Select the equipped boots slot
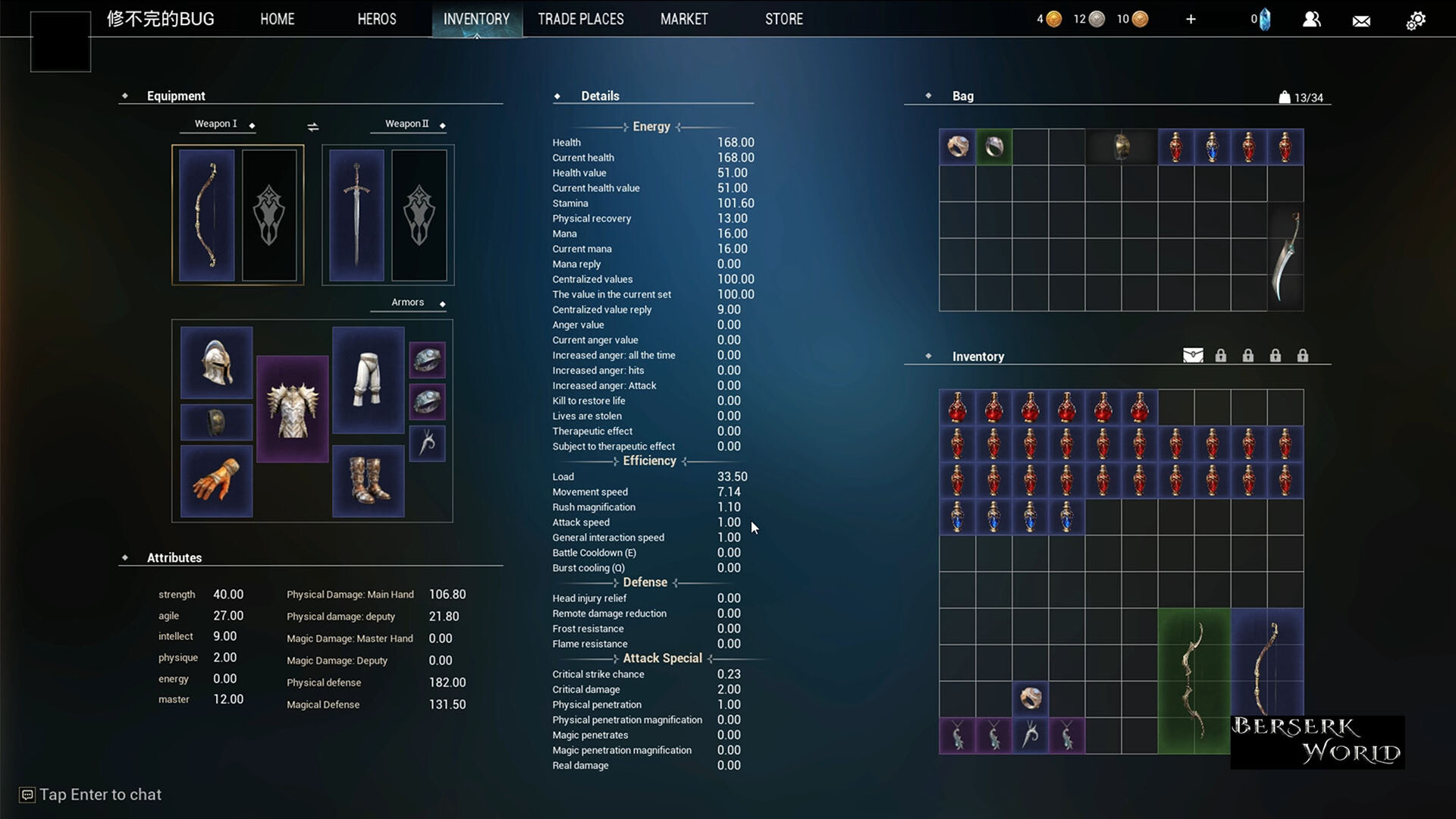1456x819 pixels. (x=368, y=481)
